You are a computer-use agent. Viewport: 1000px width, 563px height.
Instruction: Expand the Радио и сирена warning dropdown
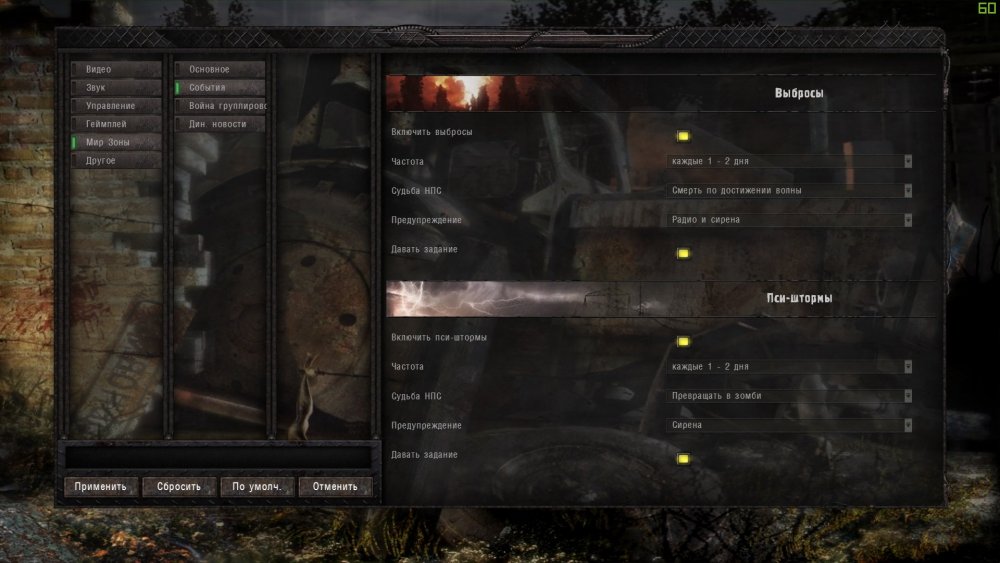tap(790, 220)
